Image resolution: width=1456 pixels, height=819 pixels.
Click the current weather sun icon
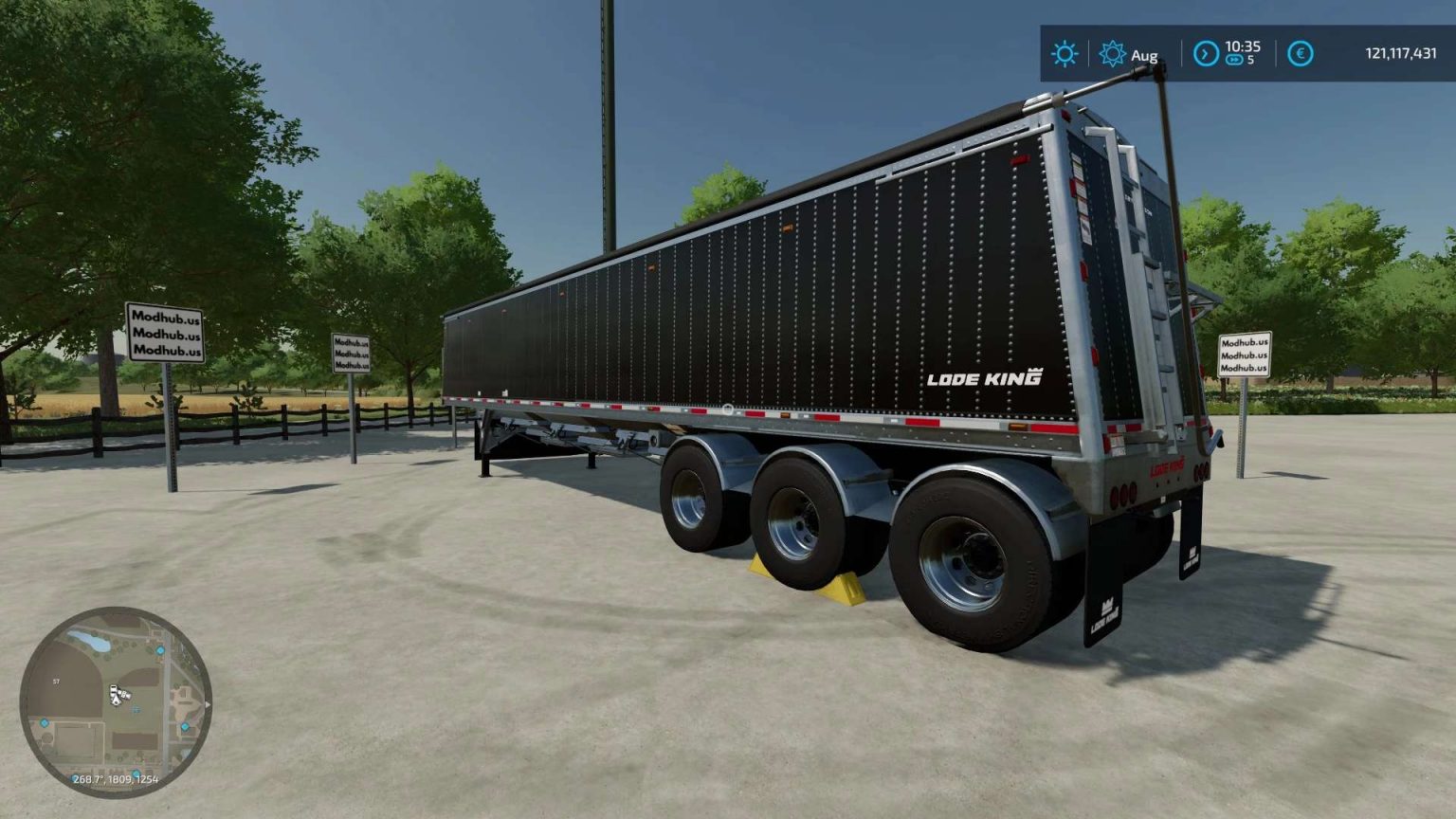(x=1065, y=52)
